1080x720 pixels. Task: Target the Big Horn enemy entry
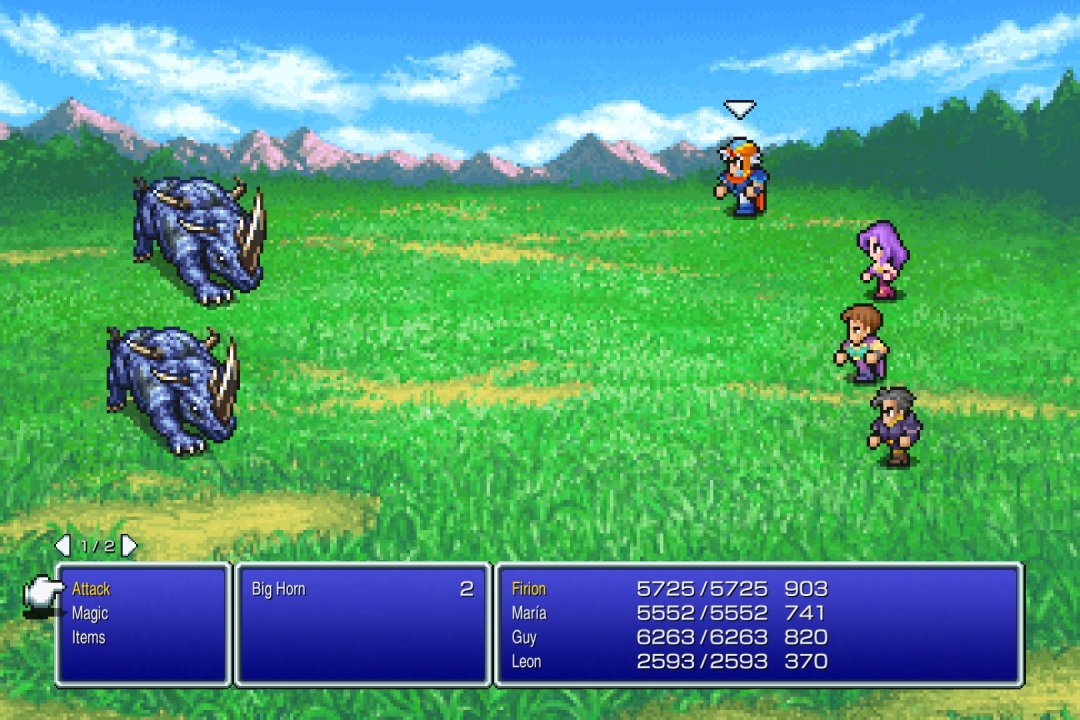point(279,589)
